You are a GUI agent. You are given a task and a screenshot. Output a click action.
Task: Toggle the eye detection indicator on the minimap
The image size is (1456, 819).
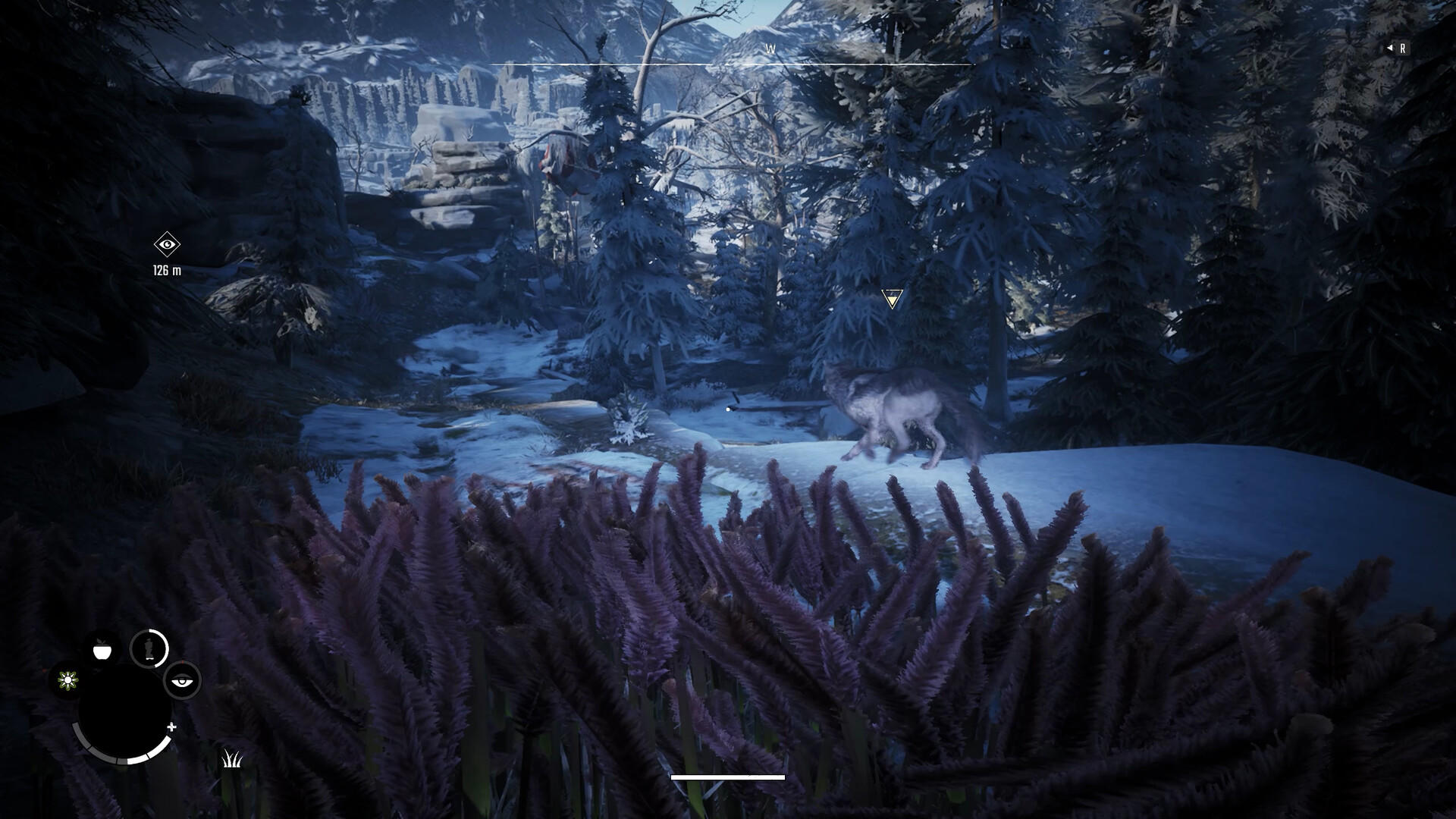pos(182,681)
